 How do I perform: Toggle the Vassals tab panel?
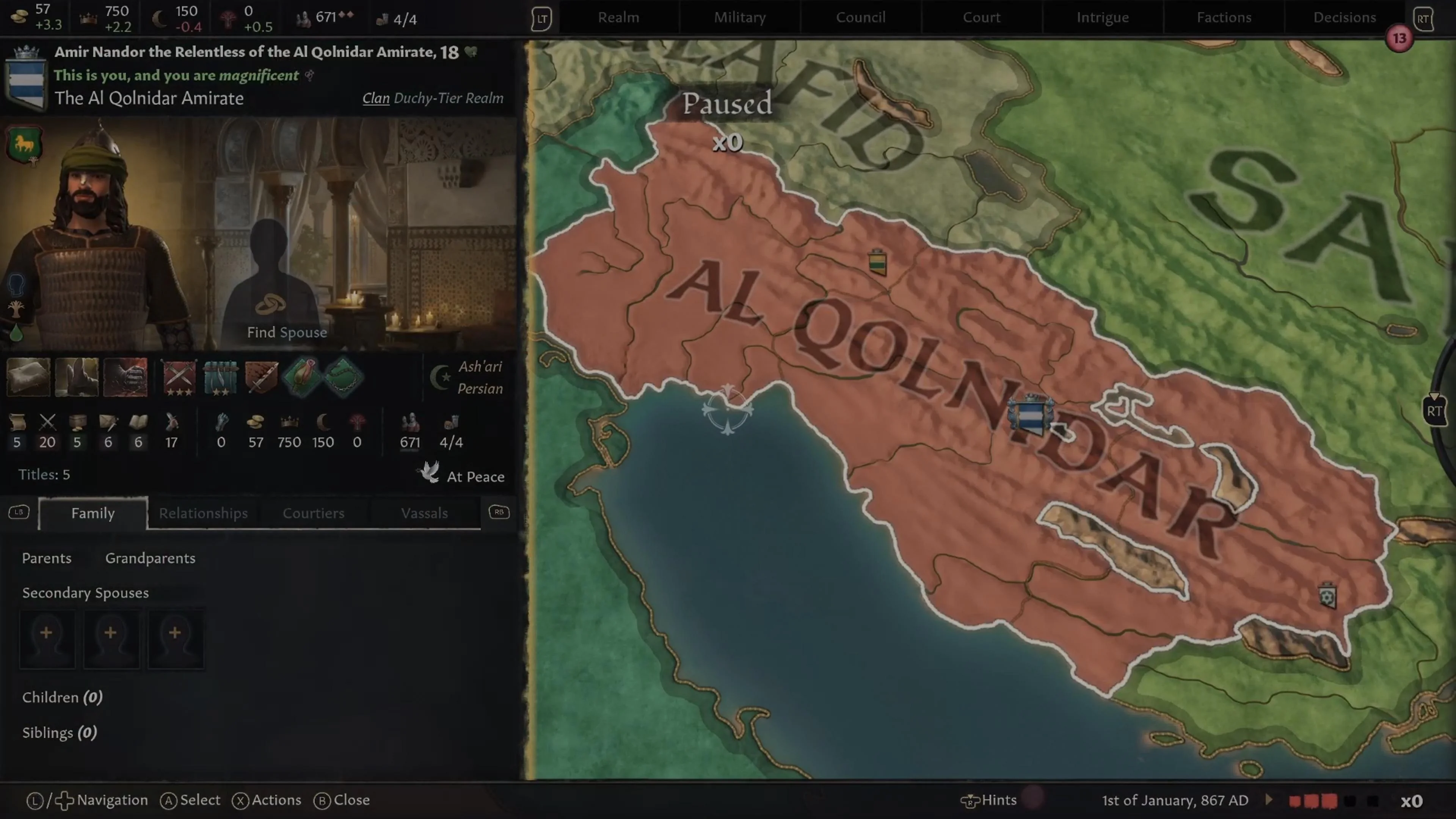coord(425,513)
